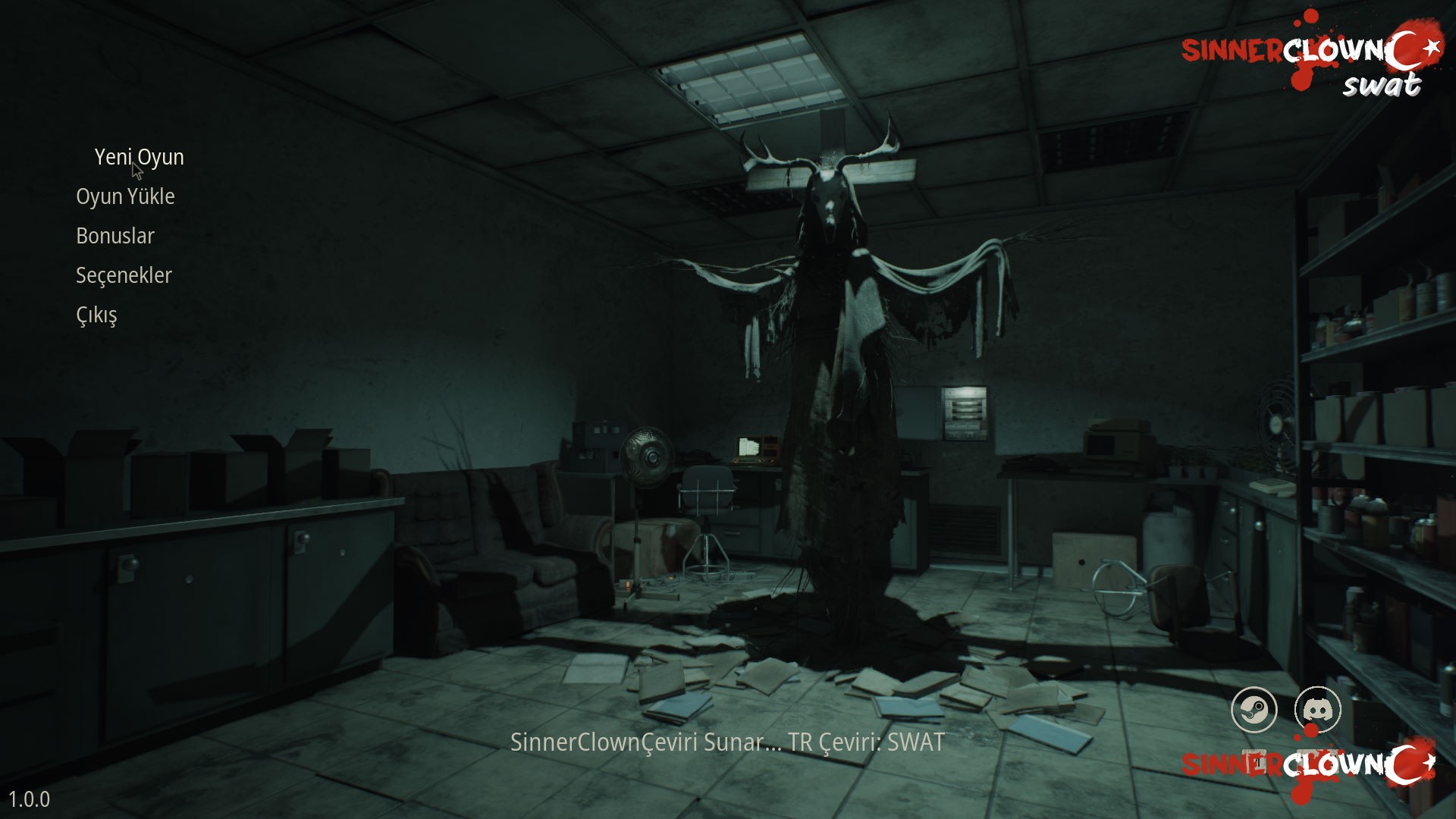This screenshot has height=819, width=1456.
Task: Choose Çıkış to exit the game
Action: [96, 315]
